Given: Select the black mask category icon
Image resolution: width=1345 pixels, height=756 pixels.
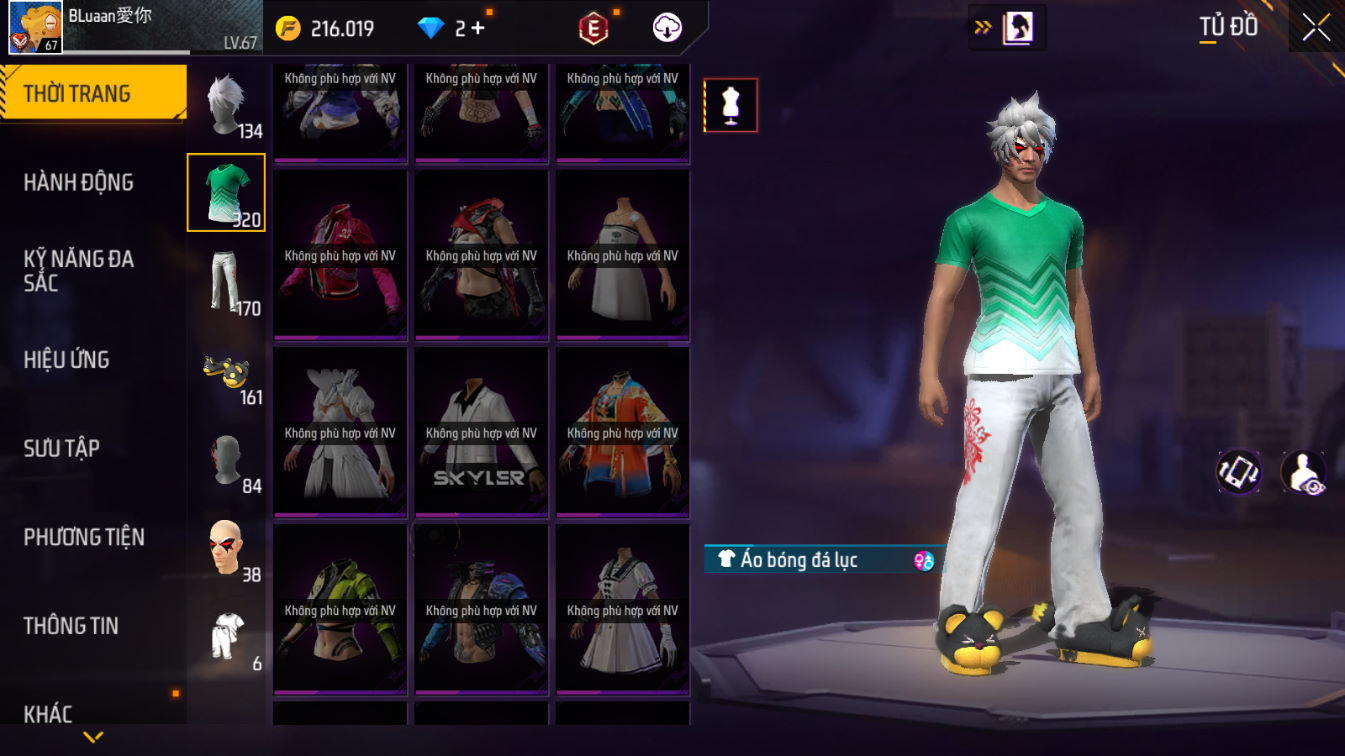Looking at the screenshot, I should coord(226,461).
